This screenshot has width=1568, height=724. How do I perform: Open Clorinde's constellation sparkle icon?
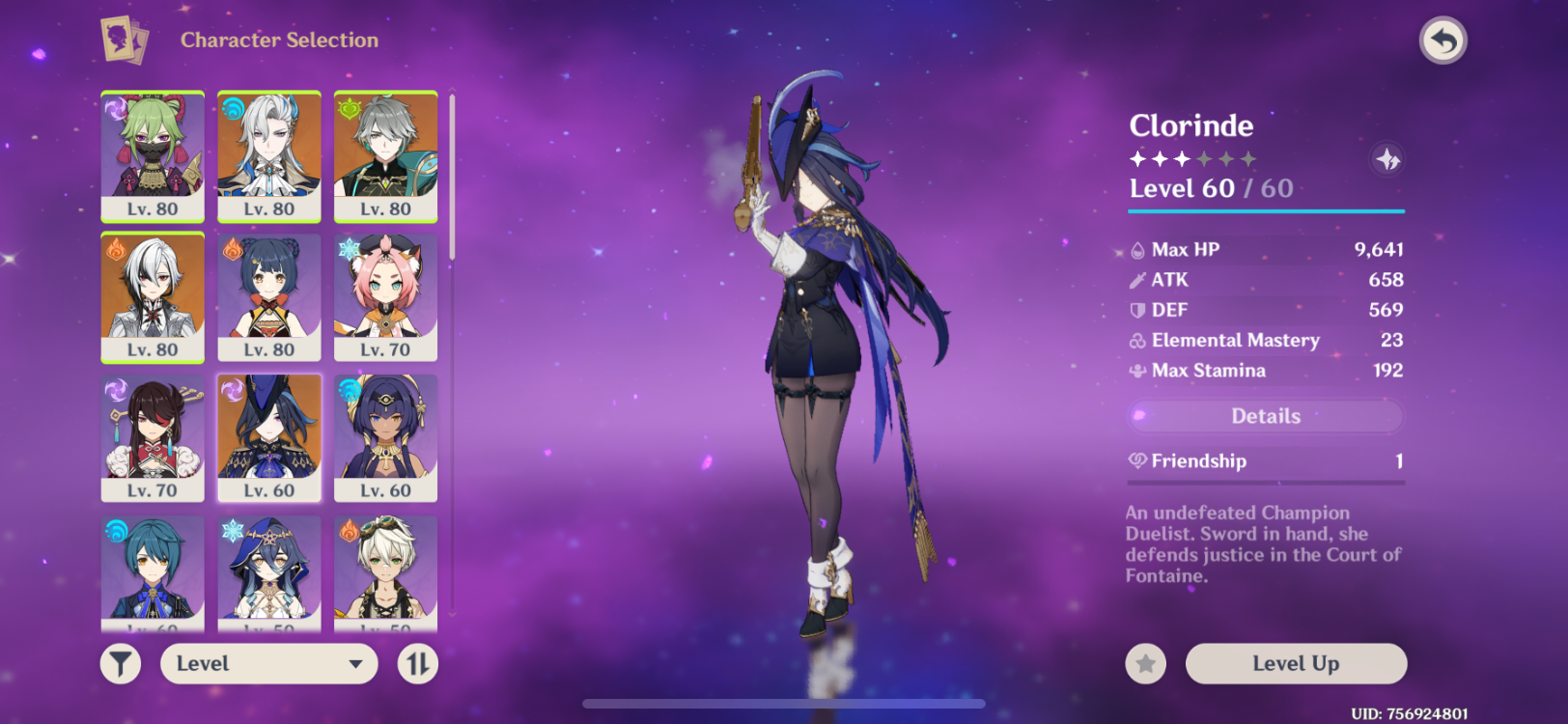pos(1387,160)
